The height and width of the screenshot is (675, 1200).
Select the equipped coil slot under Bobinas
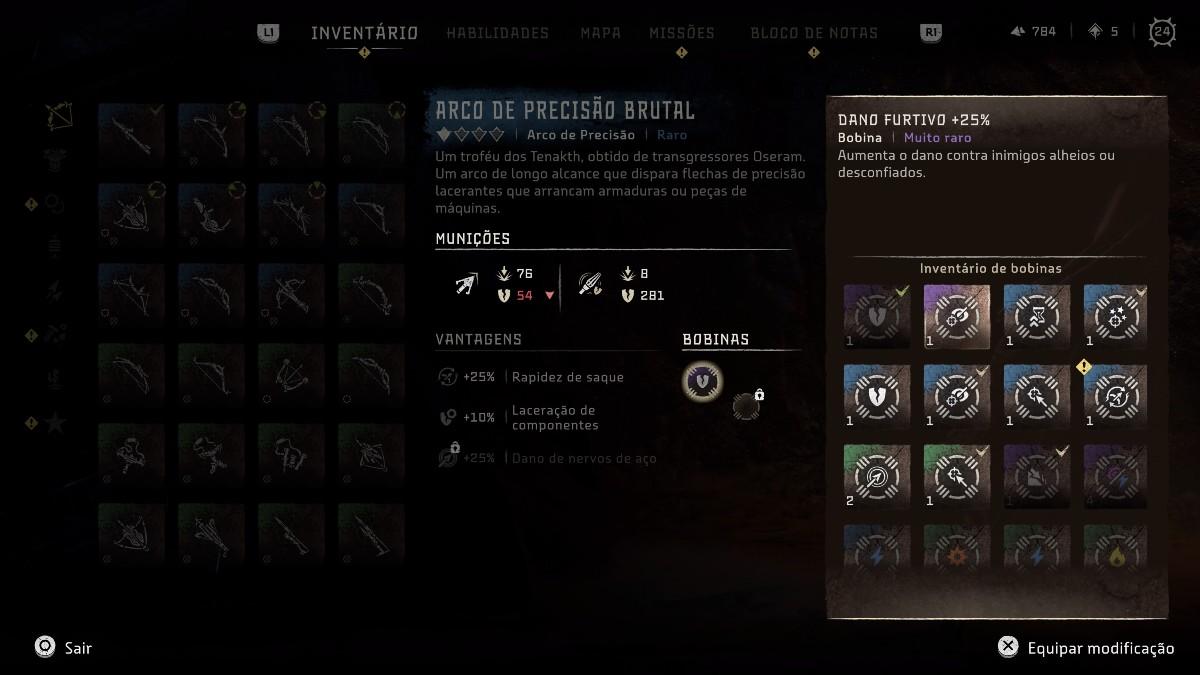pos(703,380)
